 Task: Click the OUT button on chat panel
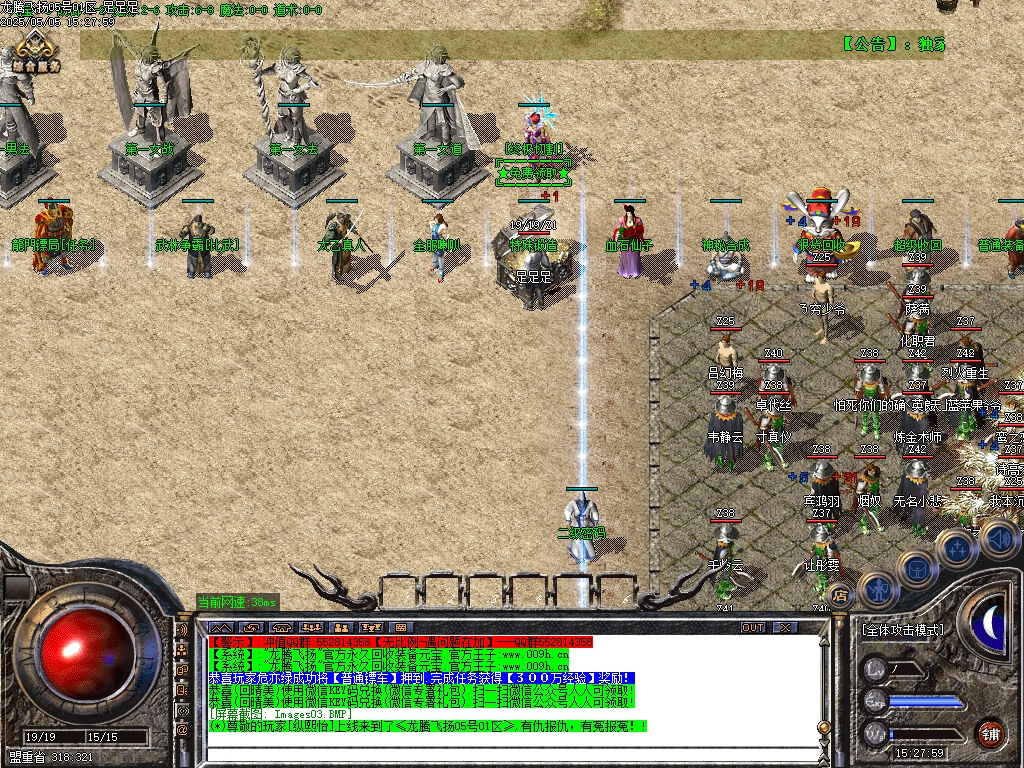click(753, 627)
